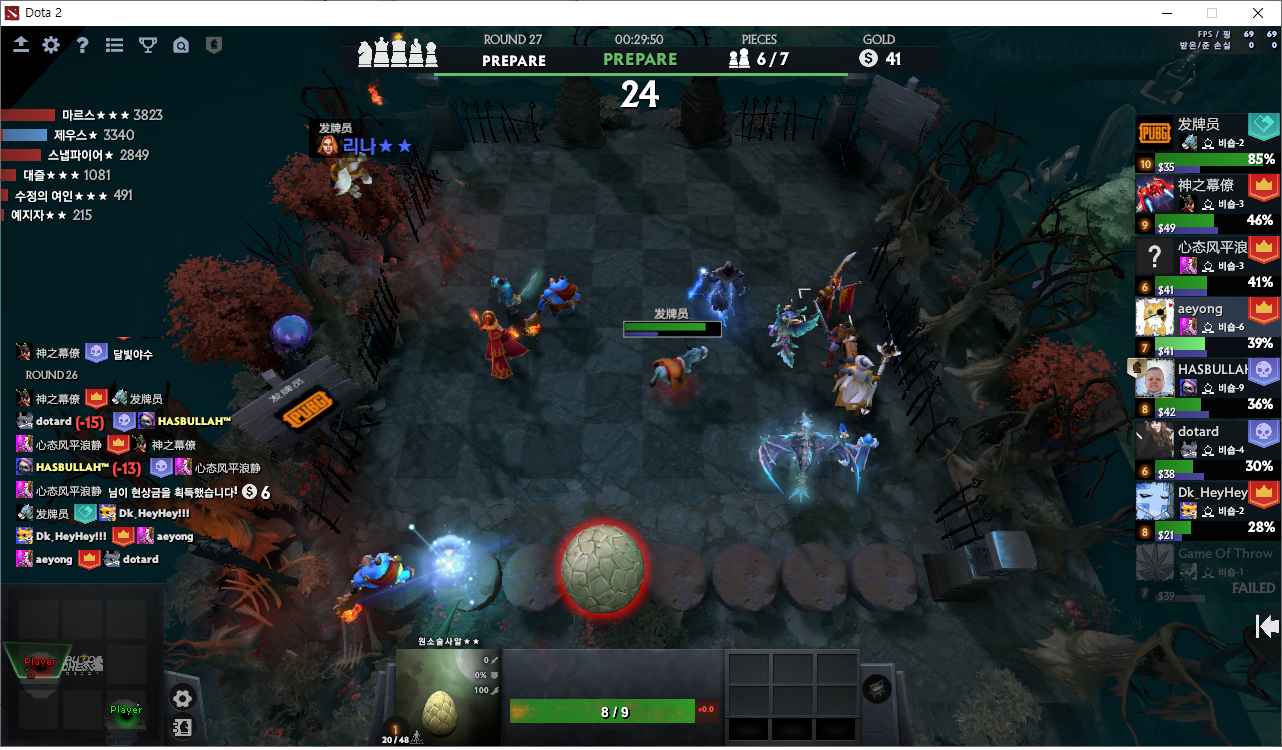This screenshot has width=1282, height=750.
Task: Click the round shop button beside inventory
Action: (877, 688)
